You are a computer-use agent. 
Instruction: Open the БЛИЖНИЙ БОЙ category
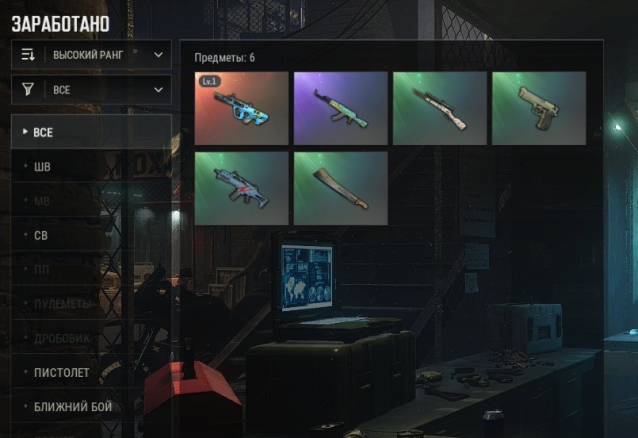[91, 407]
